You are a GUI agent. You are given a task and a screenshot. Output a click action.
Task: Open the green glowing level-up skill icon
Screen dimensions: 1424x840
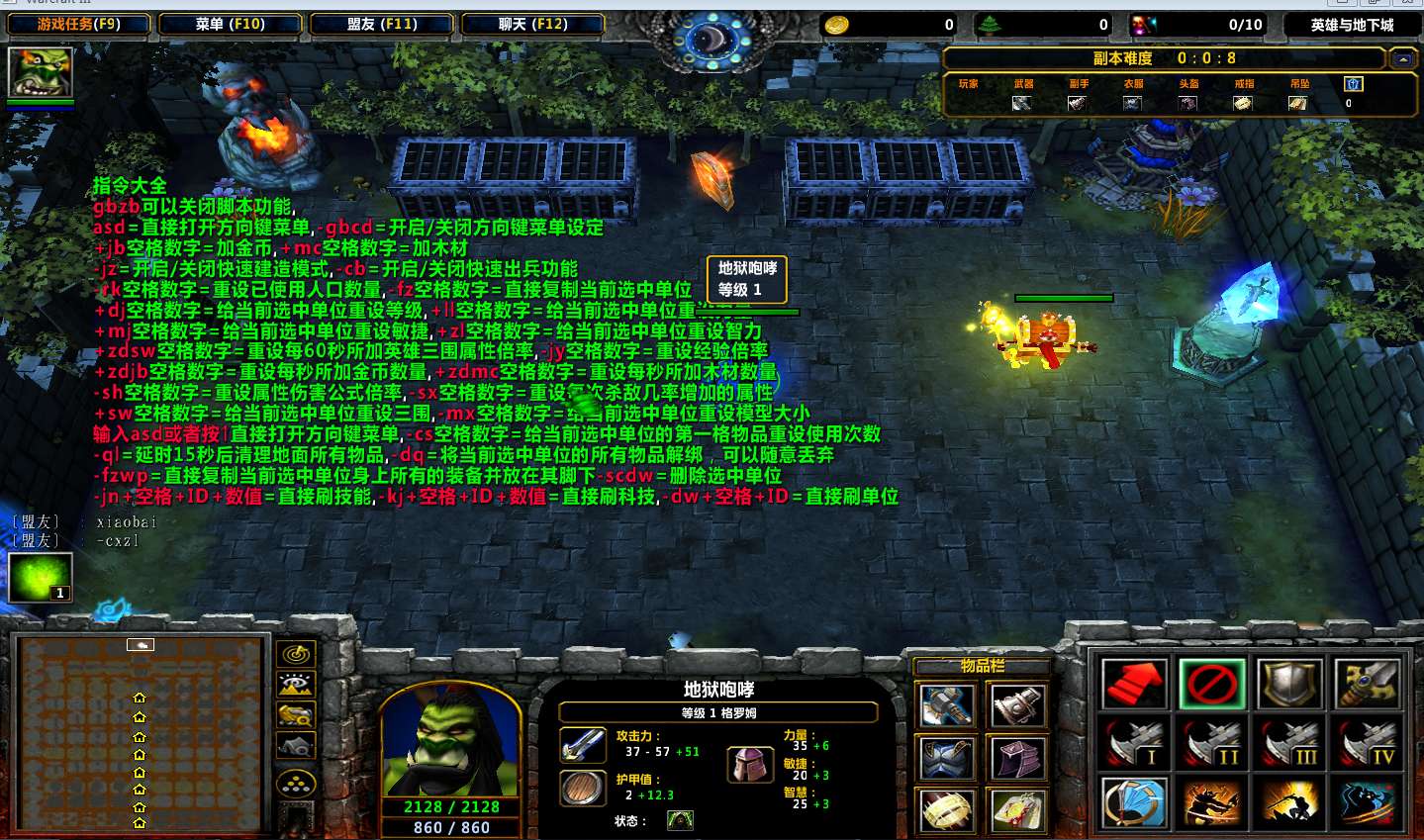click(41, 577)
